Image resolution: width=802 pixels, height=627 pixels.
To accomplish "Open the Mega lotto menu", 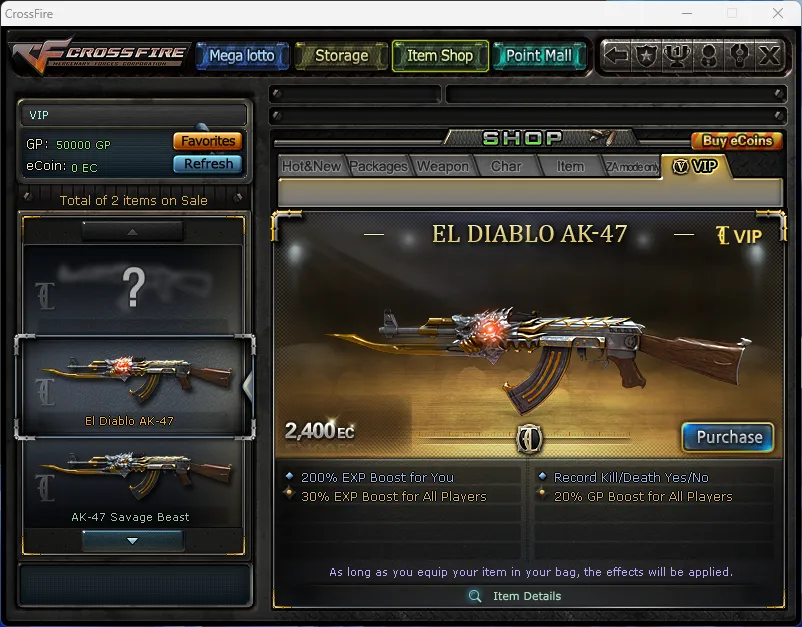I will click(241, 56).
